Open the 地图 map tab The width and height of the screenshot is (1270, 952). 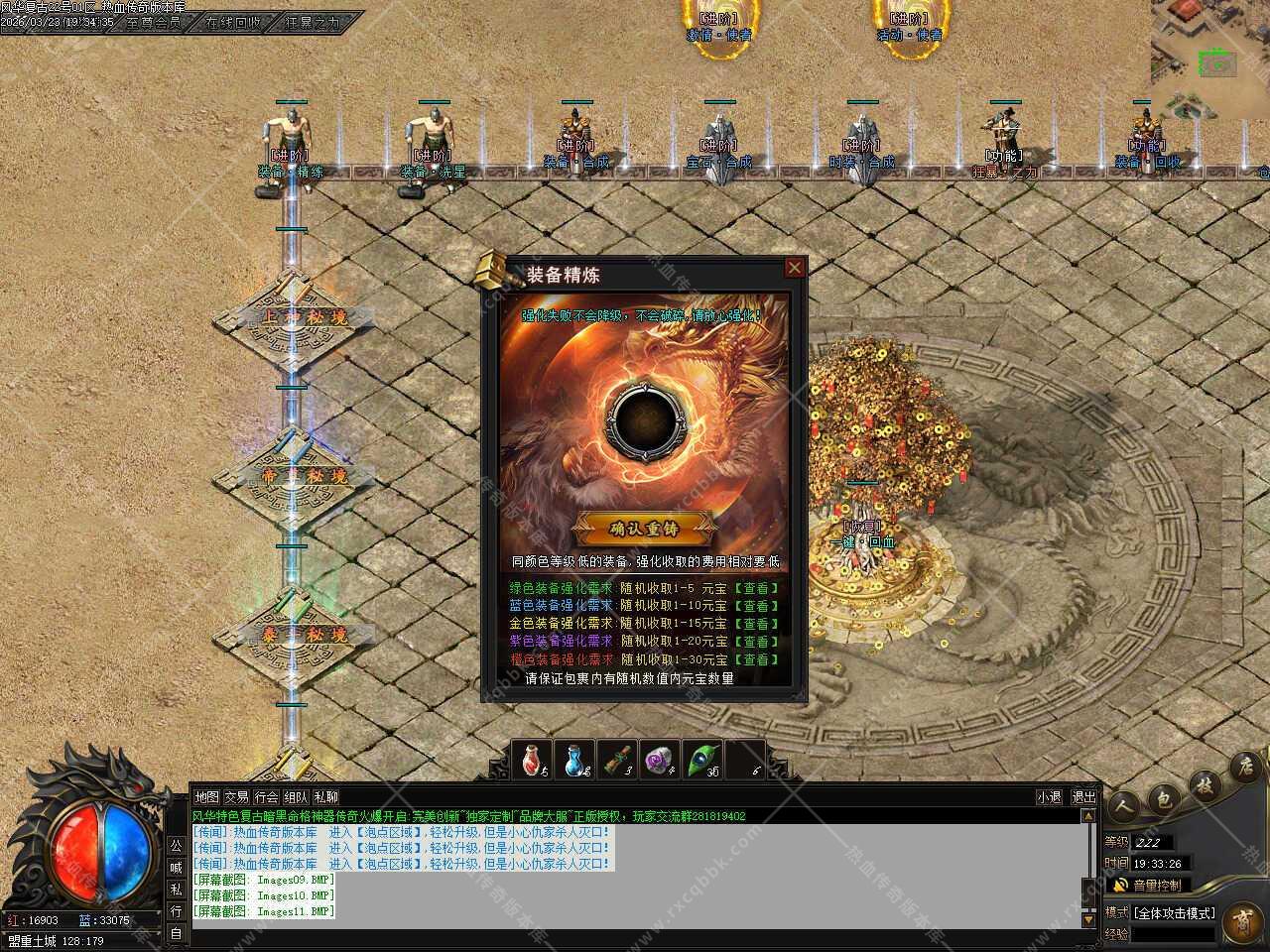tap(206, 797)
